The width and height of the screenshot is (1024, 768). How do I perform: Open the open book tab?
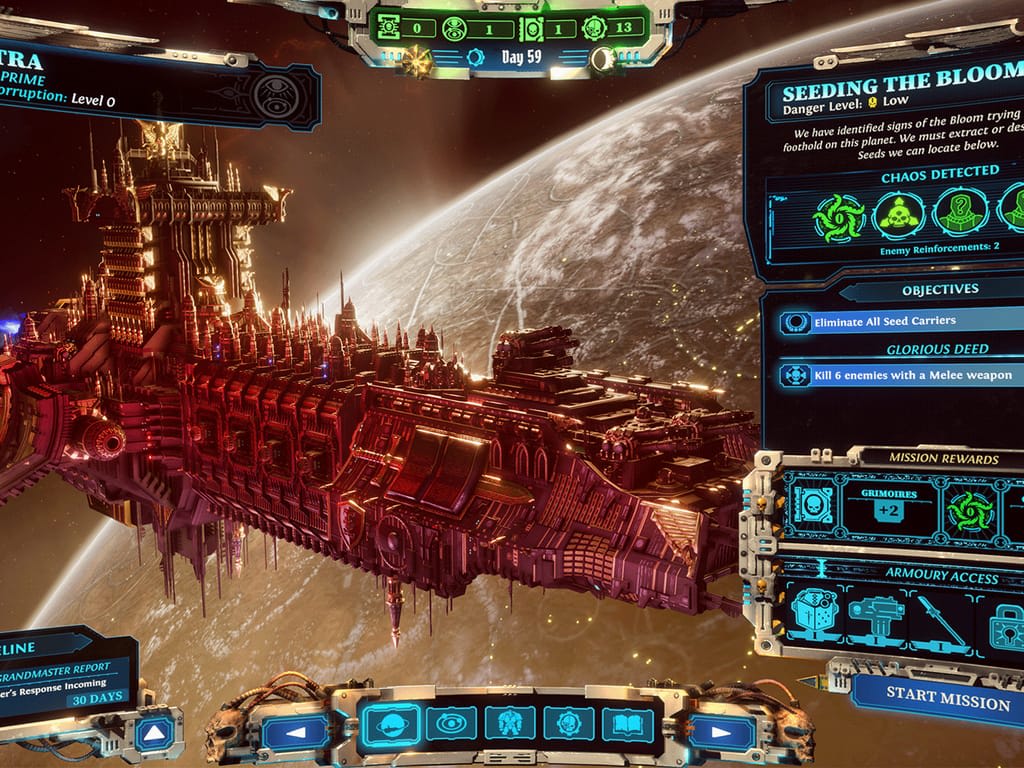coord(629,723)
